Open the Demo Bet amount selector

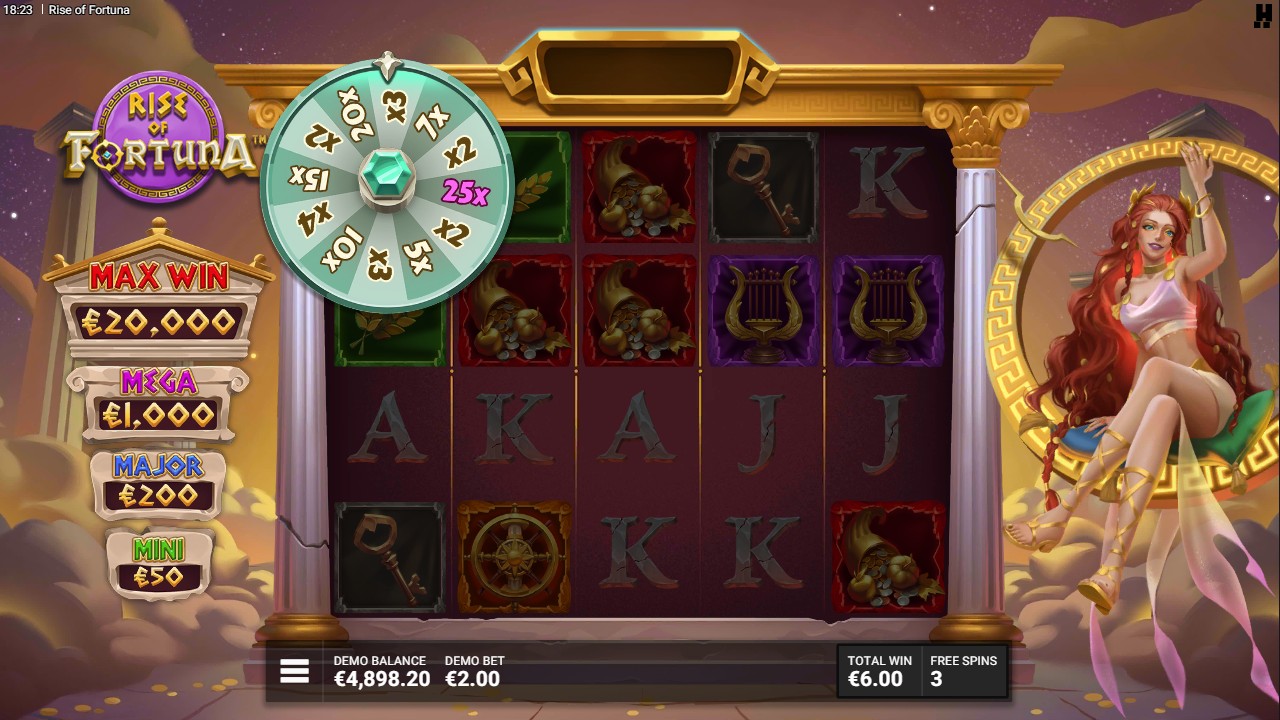[473, 672]
